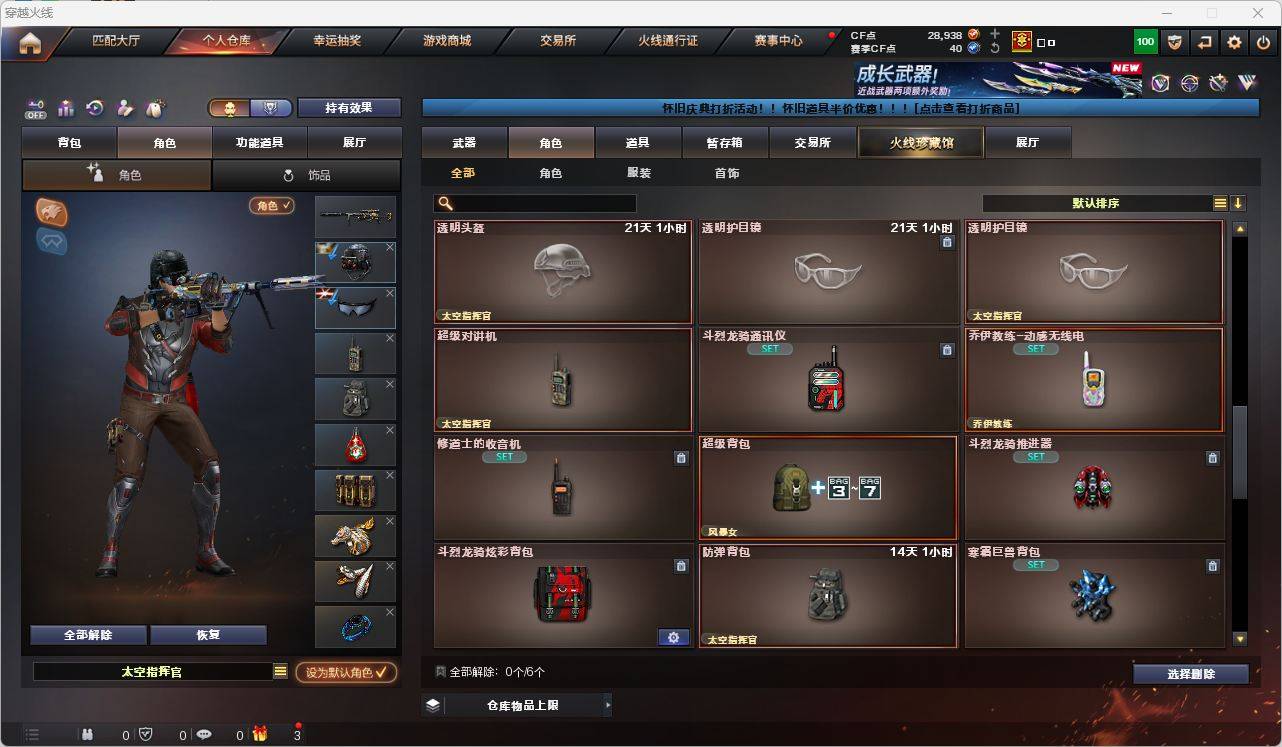Click the green 100 performance indicator
This screenshot has width=1282, height=747.
click(x=1143, y=41)
